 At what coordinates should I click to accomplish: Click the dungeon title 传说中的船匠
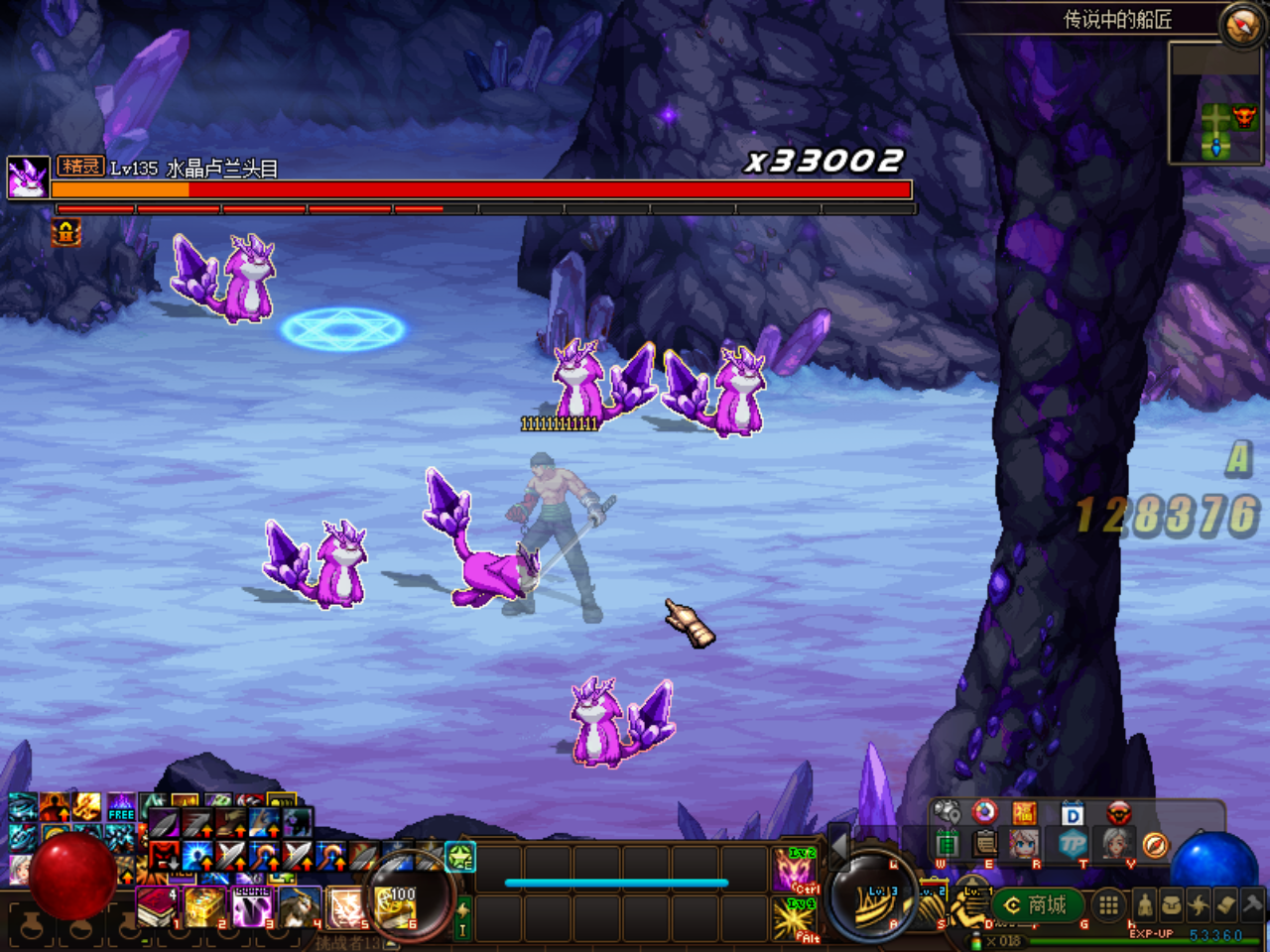point(1116,17)
